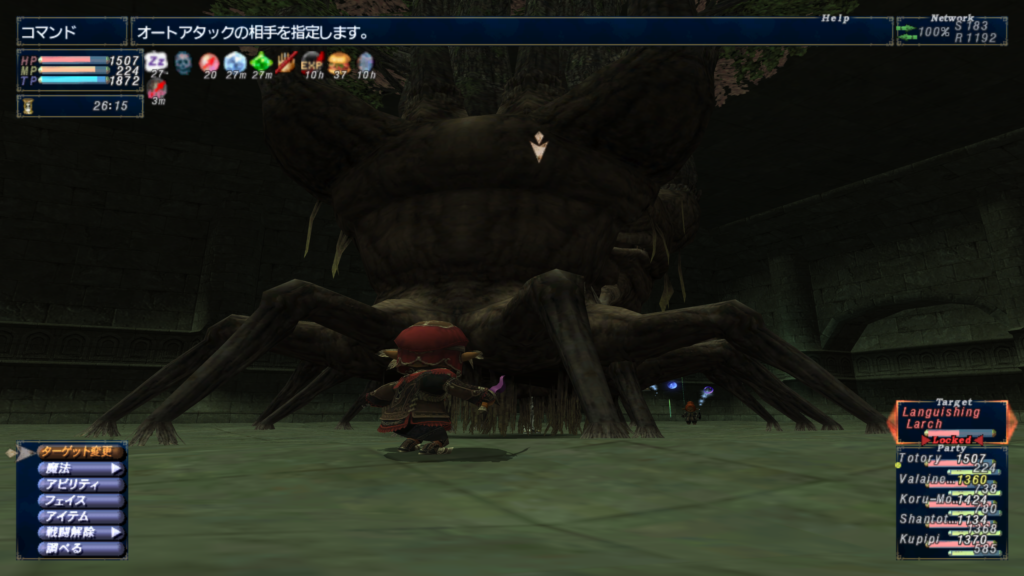Click the Languishing Larch target panel
This screenshot has height=576, width=1024.
tap(951, 420)
